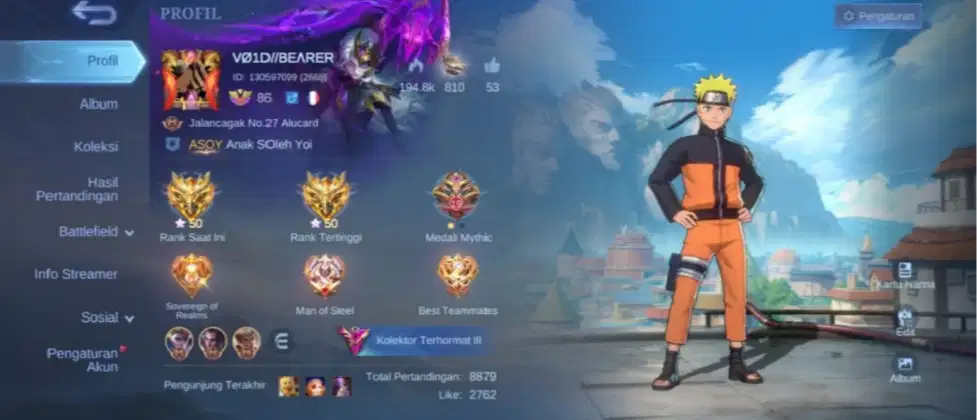Switch to the Profil tab
Screen dimensions: 977x420
coord(102,60)
